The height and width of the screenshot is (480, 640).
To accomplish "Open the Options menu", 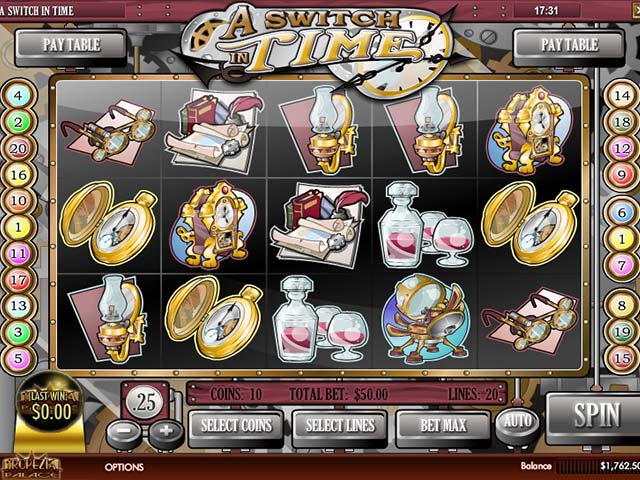I will (x=124, y=467).
